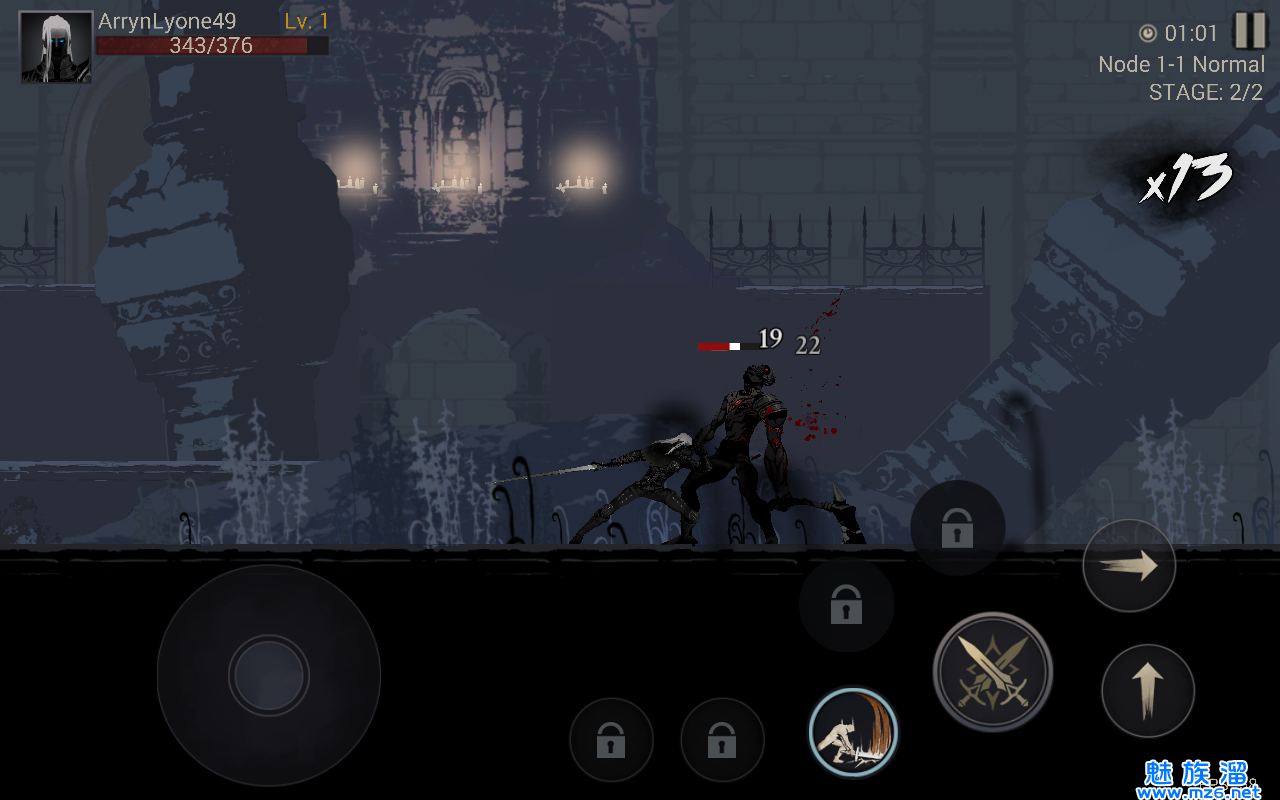Pause the game
Viewport: 1280px width, 800px height.
pyautogui.click(x=1249, y=31)
